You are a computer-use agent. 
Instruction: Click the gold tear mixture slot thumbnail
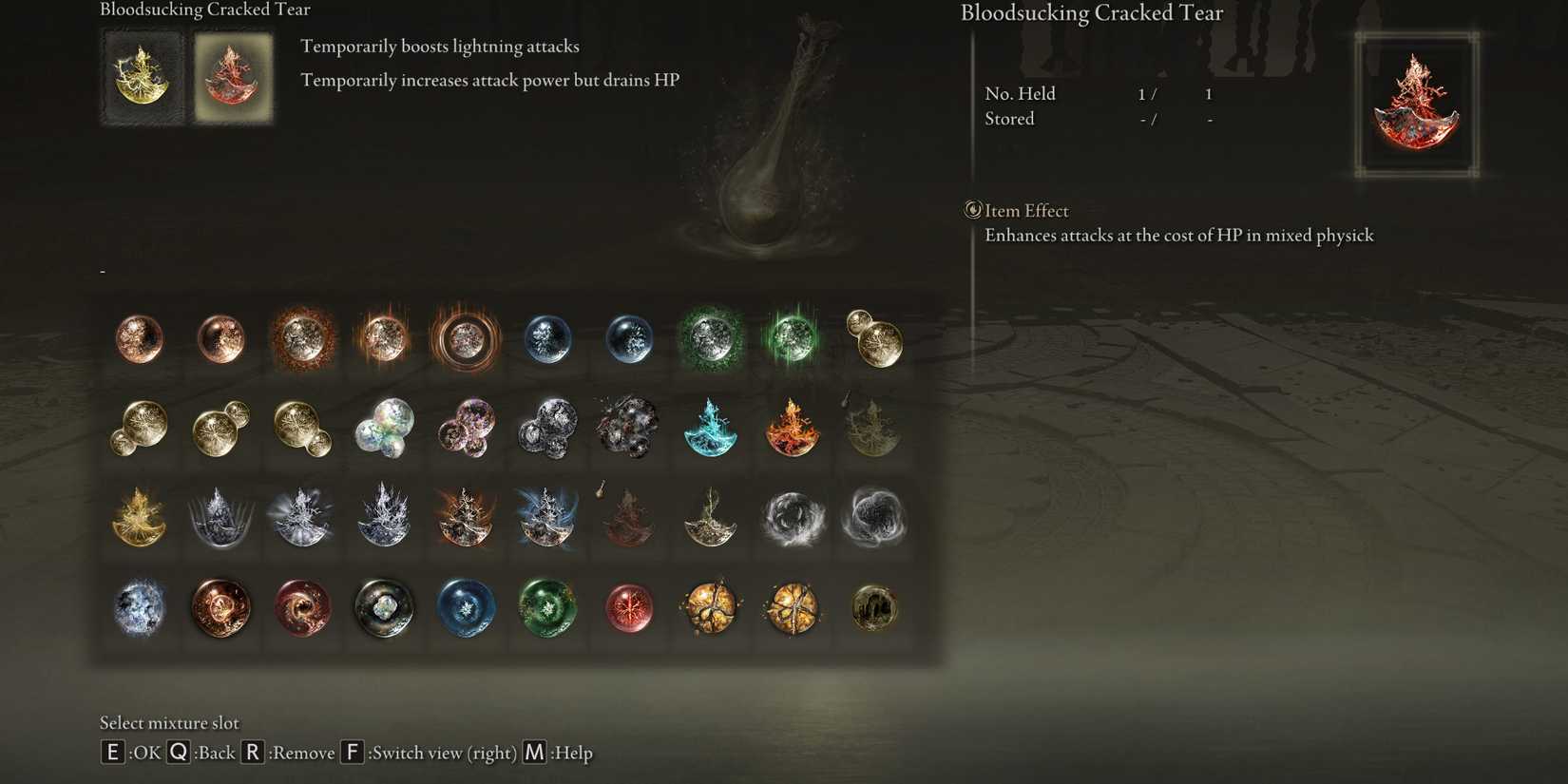[143, 76]
